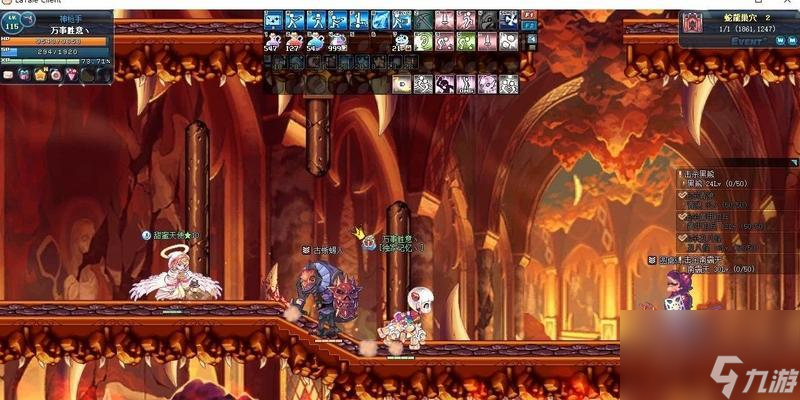Use the blue potion with 54 count
This screenshot has width=800, height=400.
click(316, 41)
